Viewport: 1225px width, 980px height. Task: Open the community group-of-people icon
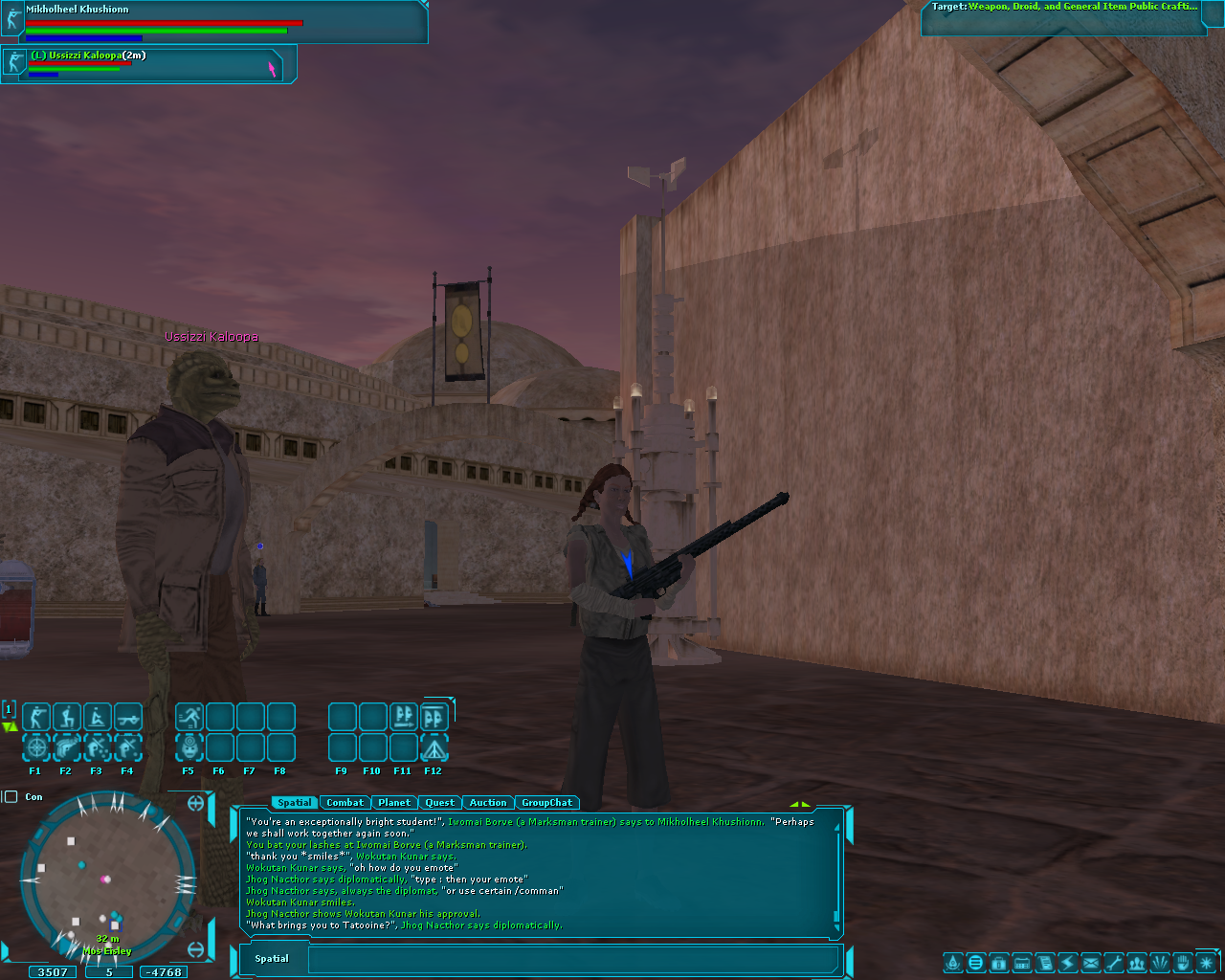pyautogui.click(x=1137, y=963)
